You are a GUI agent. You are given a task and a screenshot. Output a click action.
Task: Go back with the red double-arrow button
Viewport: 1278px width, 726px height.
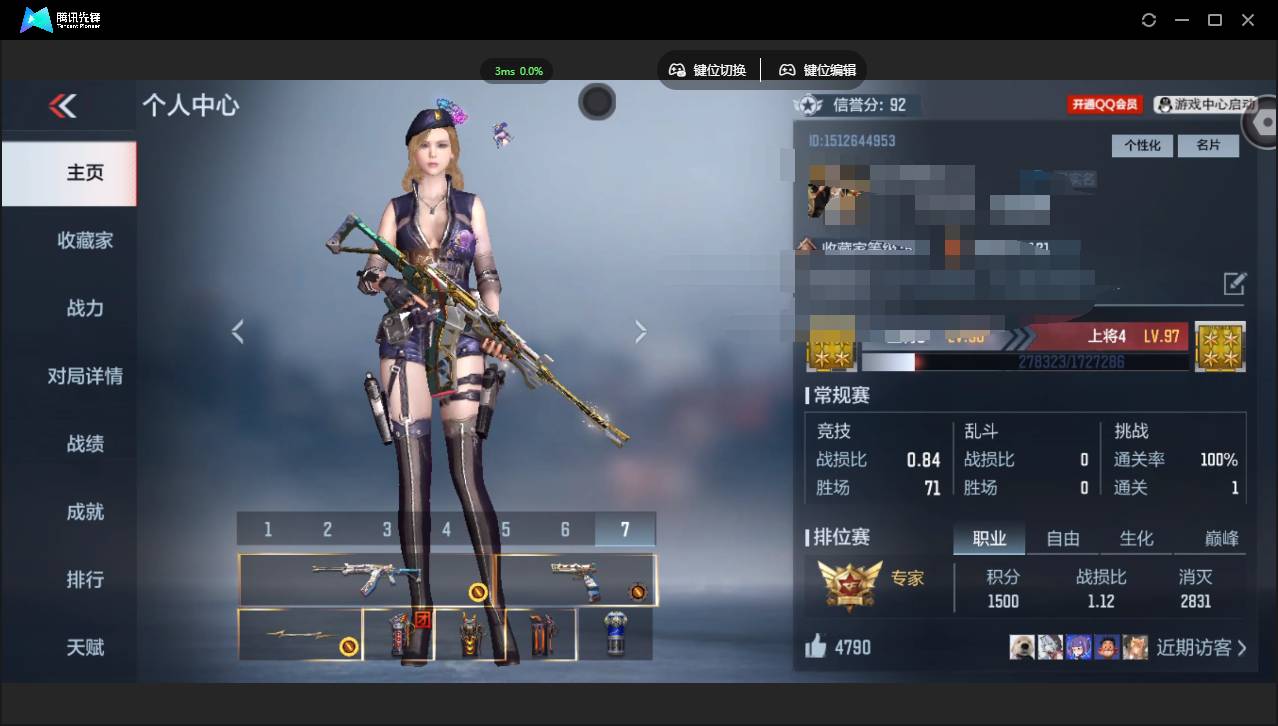63,106
